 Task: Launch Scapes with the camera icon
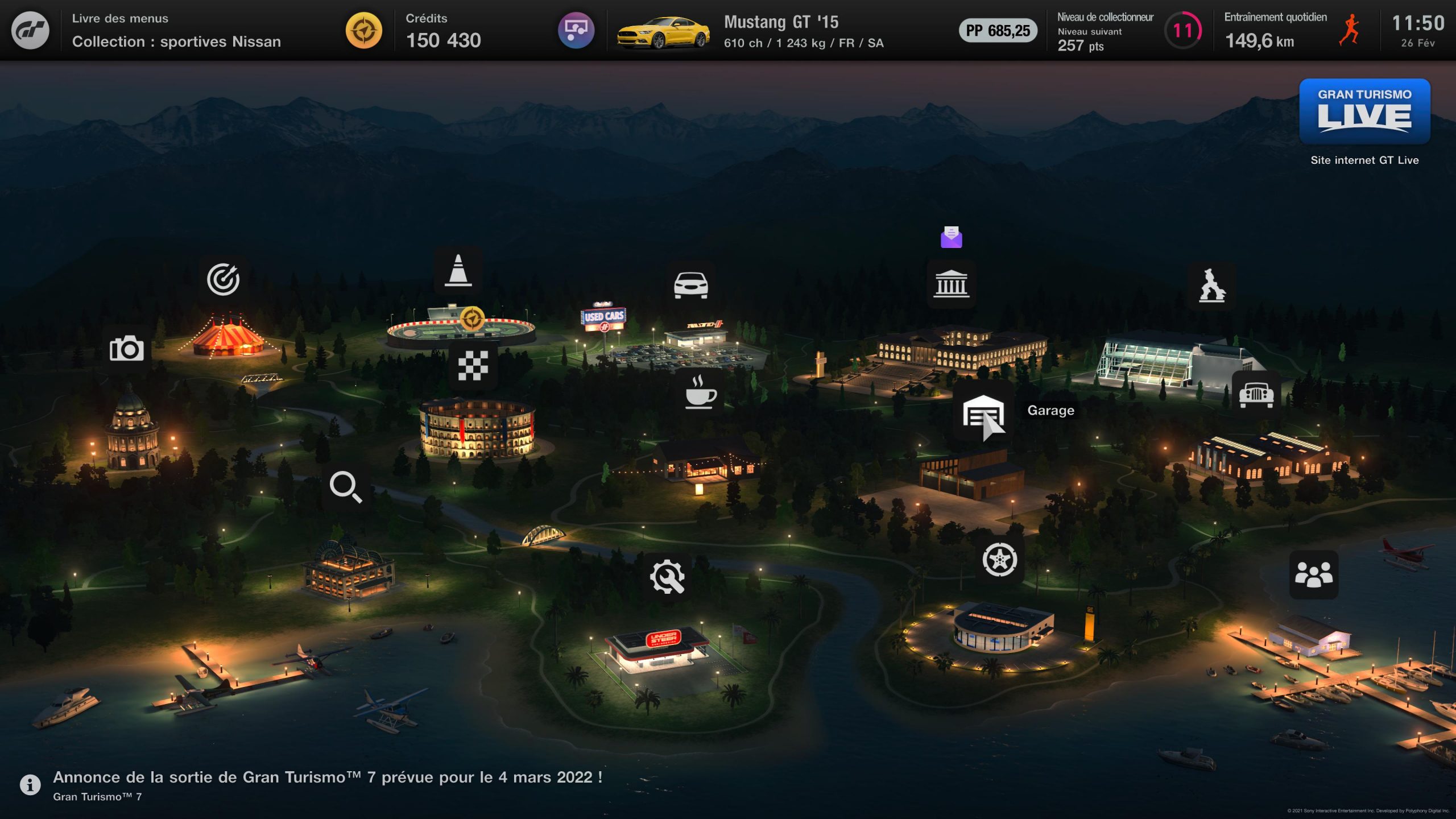tap(126, 349)
